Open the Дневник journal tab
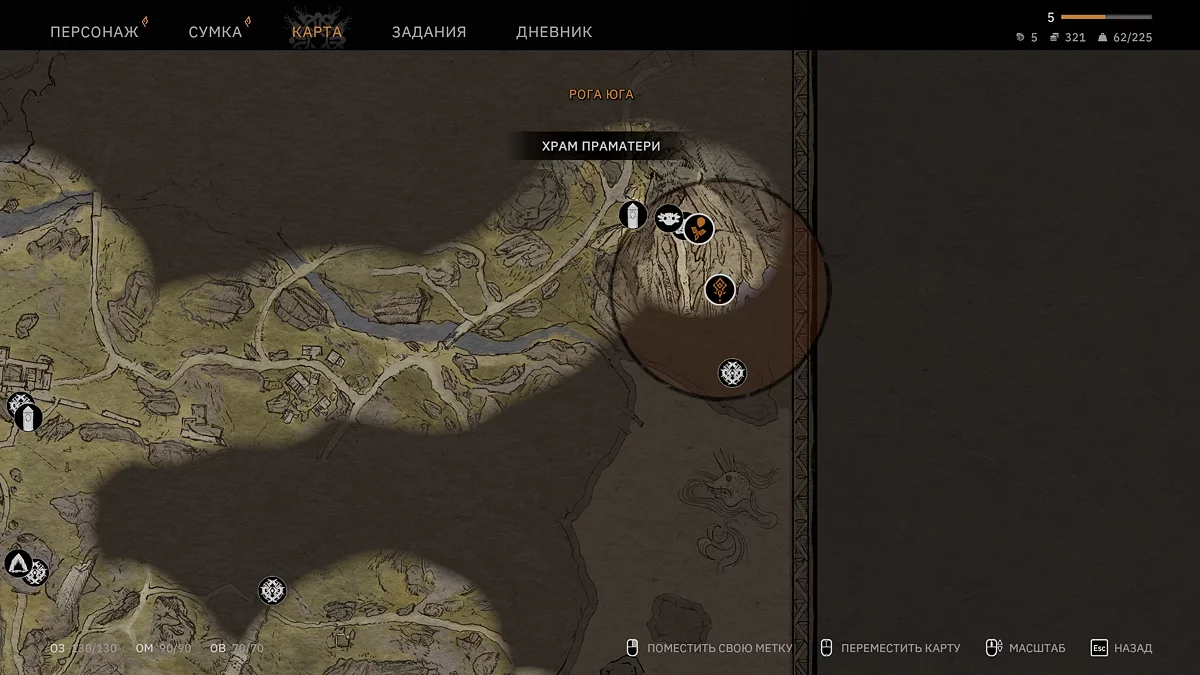The image size is (1200, 675). (x=554, y=32)
